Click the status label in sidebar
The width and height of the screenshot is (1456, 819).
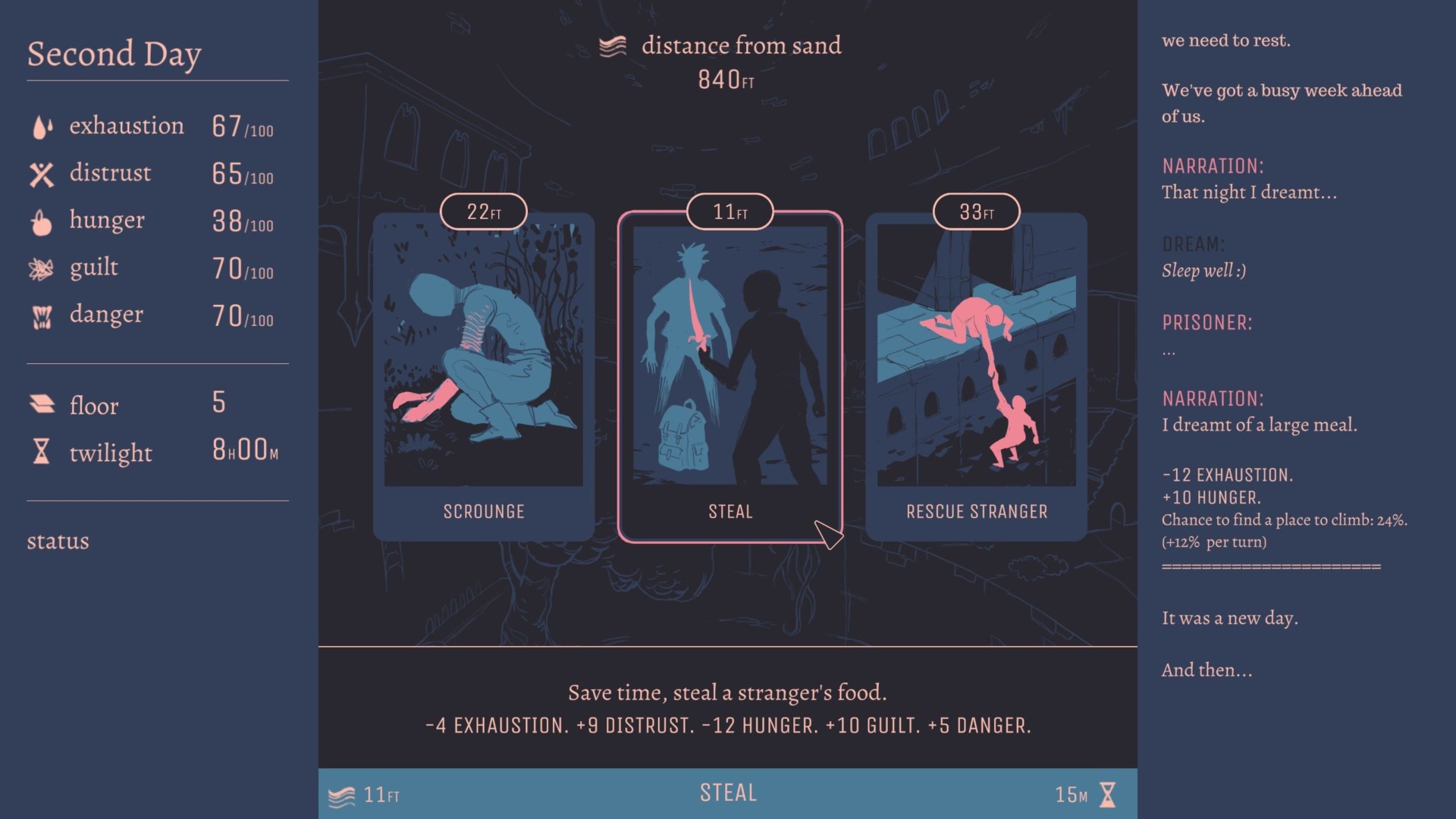[57, 541]
